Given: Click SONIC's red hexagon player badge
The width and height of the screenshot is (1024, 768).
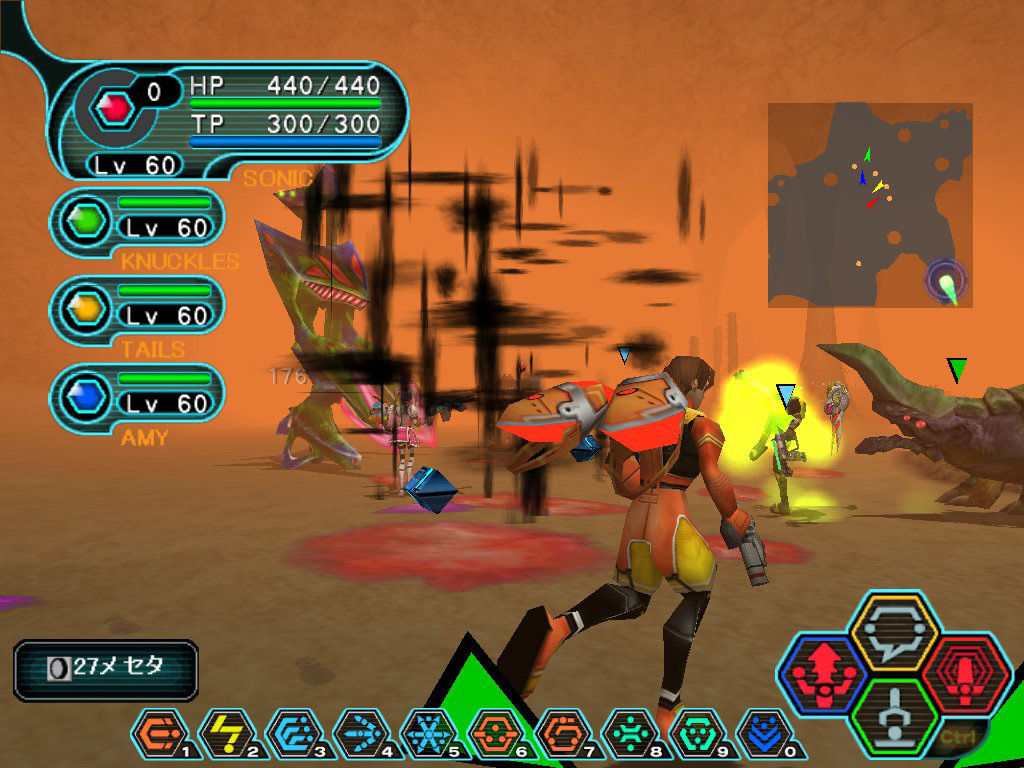Looking at the screenshot, I should 118,107.
